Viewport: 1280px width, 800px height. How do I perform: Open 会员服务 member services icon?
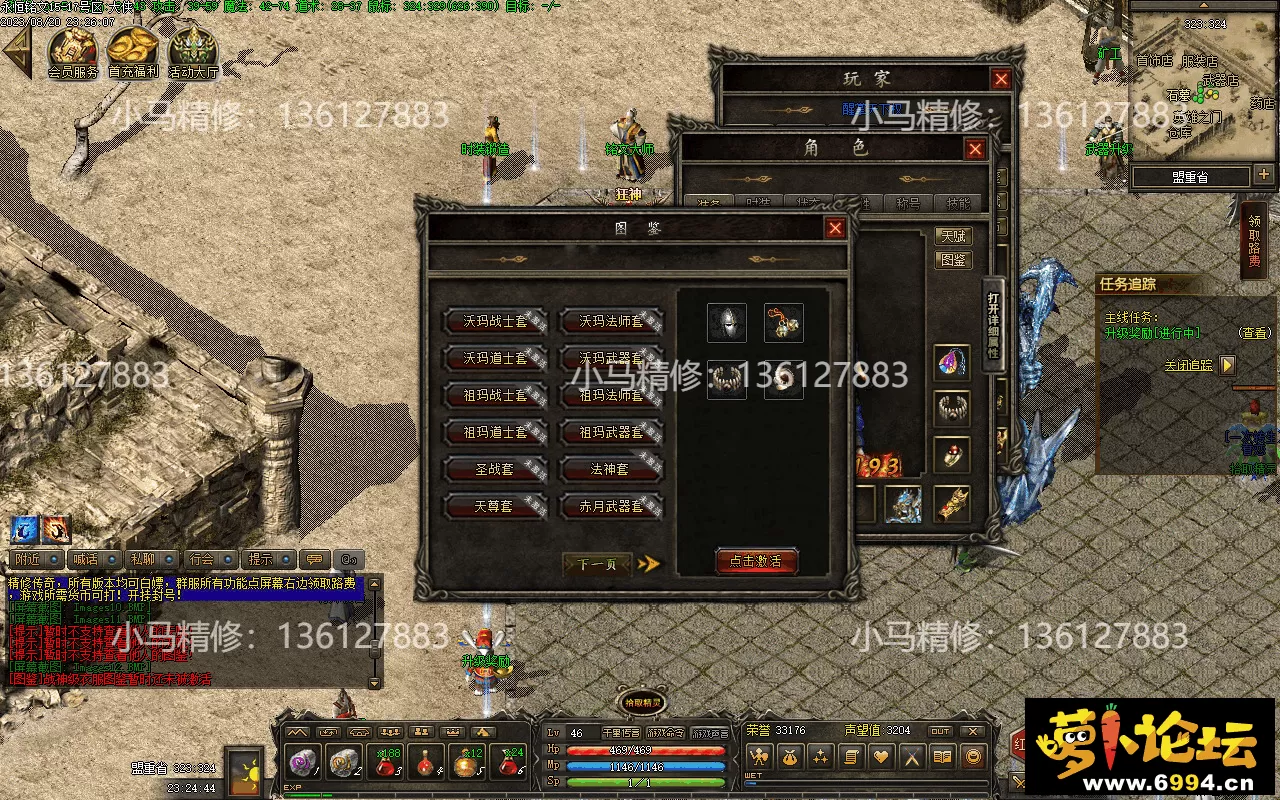pyautogui.click(x=73, y=52)
